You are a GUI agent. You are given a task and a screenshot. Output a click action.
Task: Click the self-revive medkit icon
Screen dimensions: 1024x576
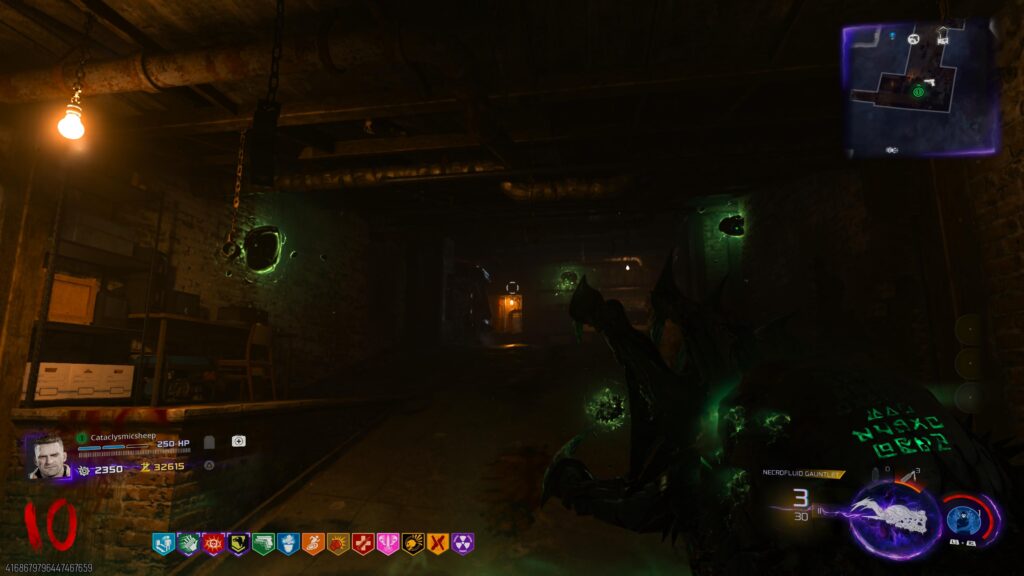[x=238, y=441]
